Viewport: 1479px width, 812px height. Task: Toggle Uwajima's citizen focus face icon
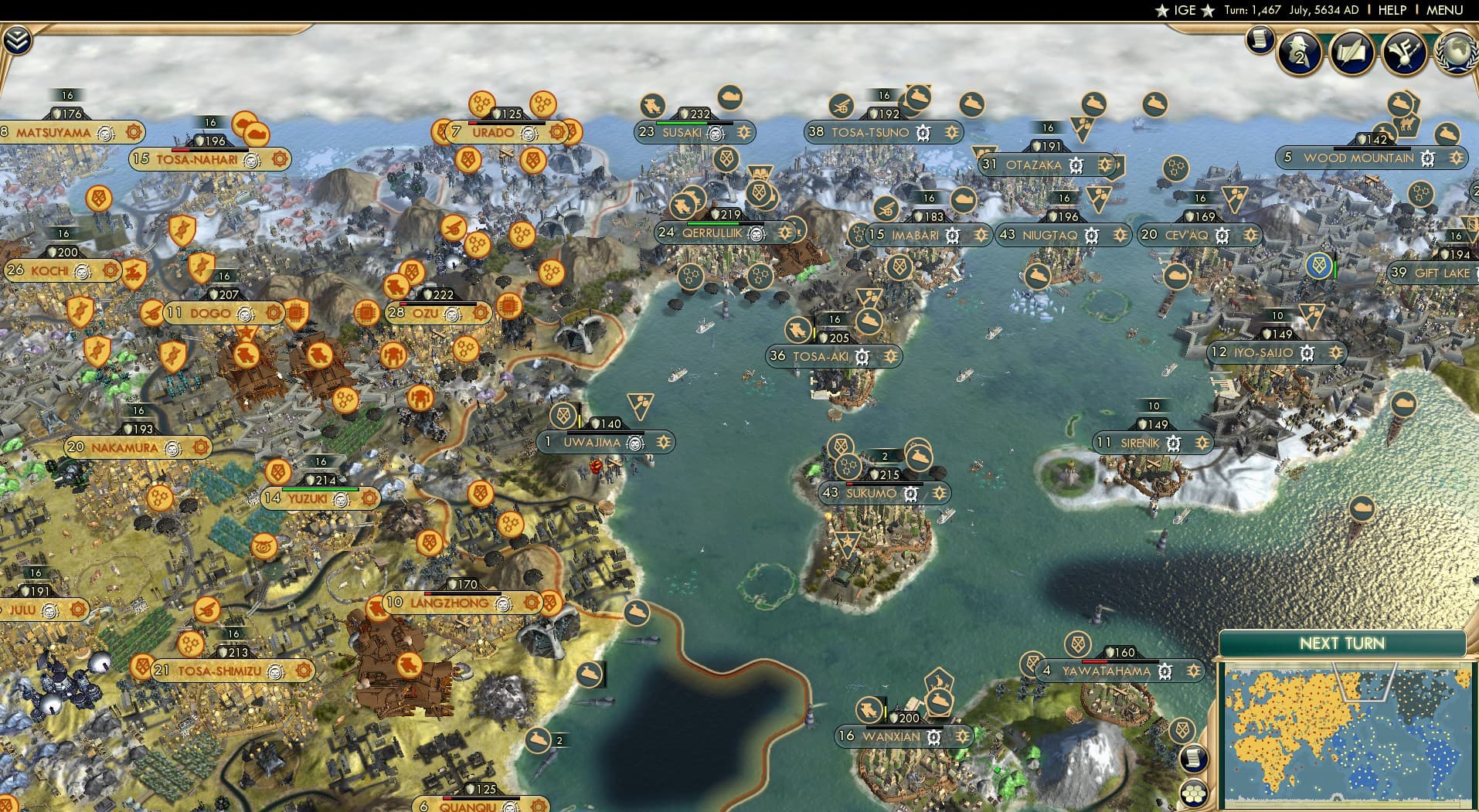(x=634, y=443)
